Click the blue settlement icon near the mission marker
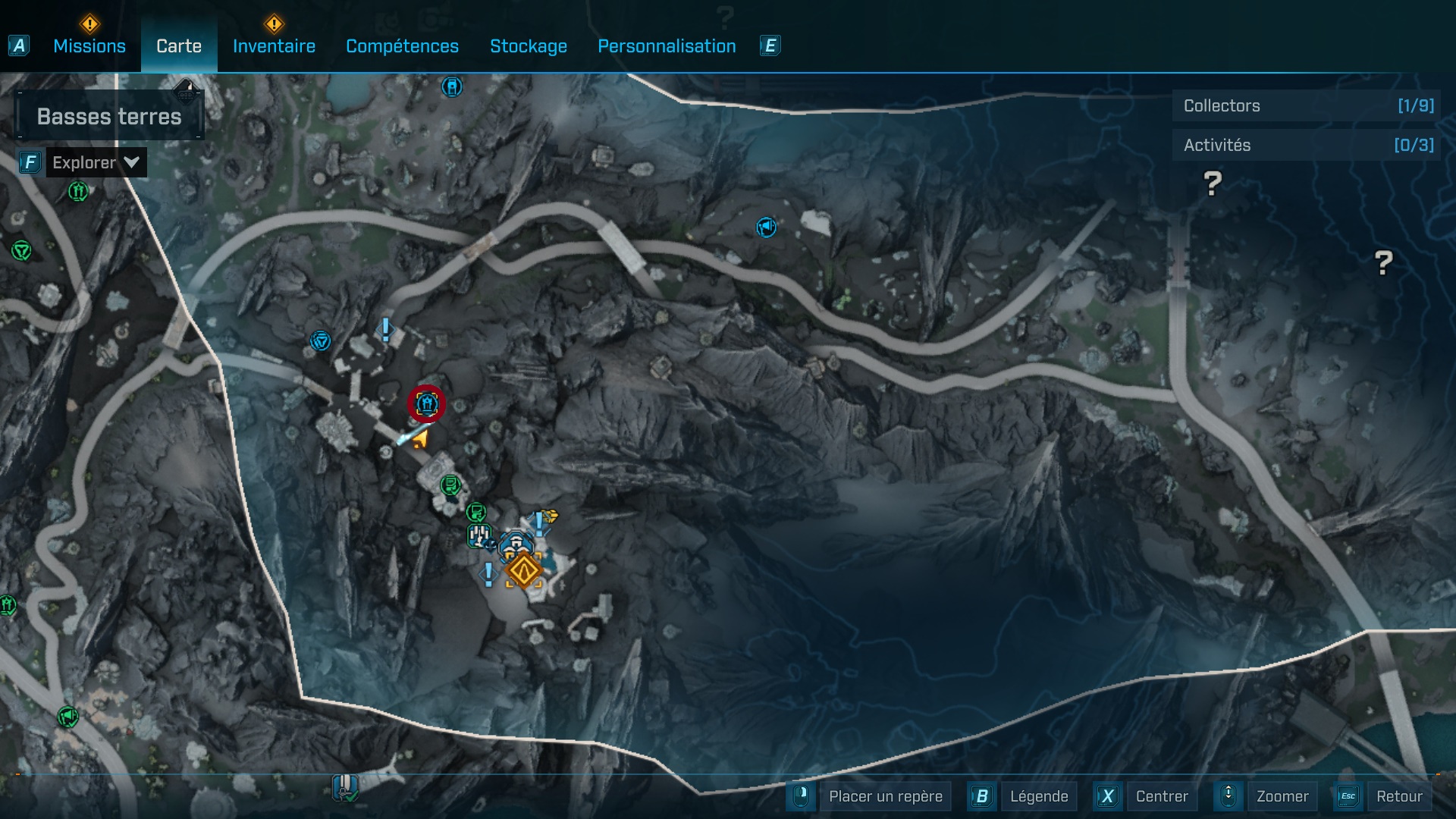The height and width of the screenshot is (819, 1456). pos(516,541)
